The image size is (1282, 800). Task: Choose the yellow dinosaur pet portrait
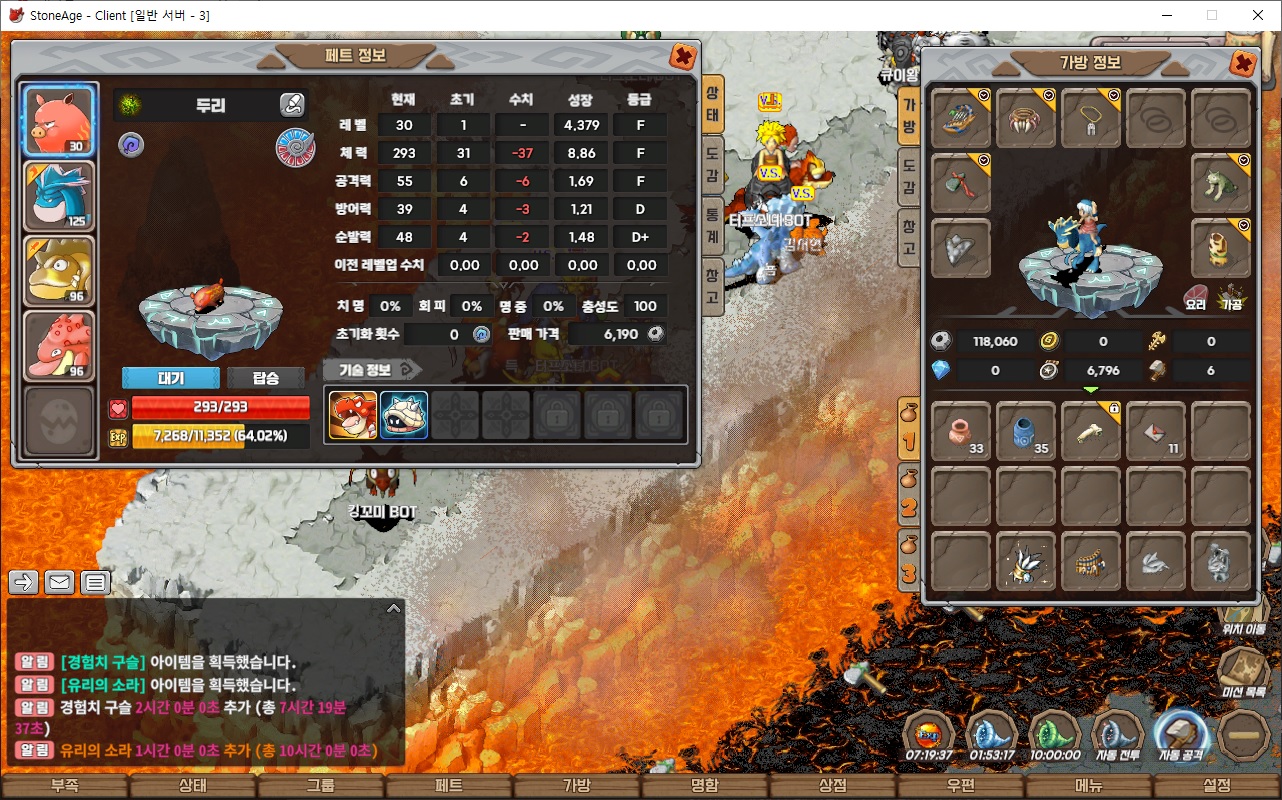tap(59, 271)
